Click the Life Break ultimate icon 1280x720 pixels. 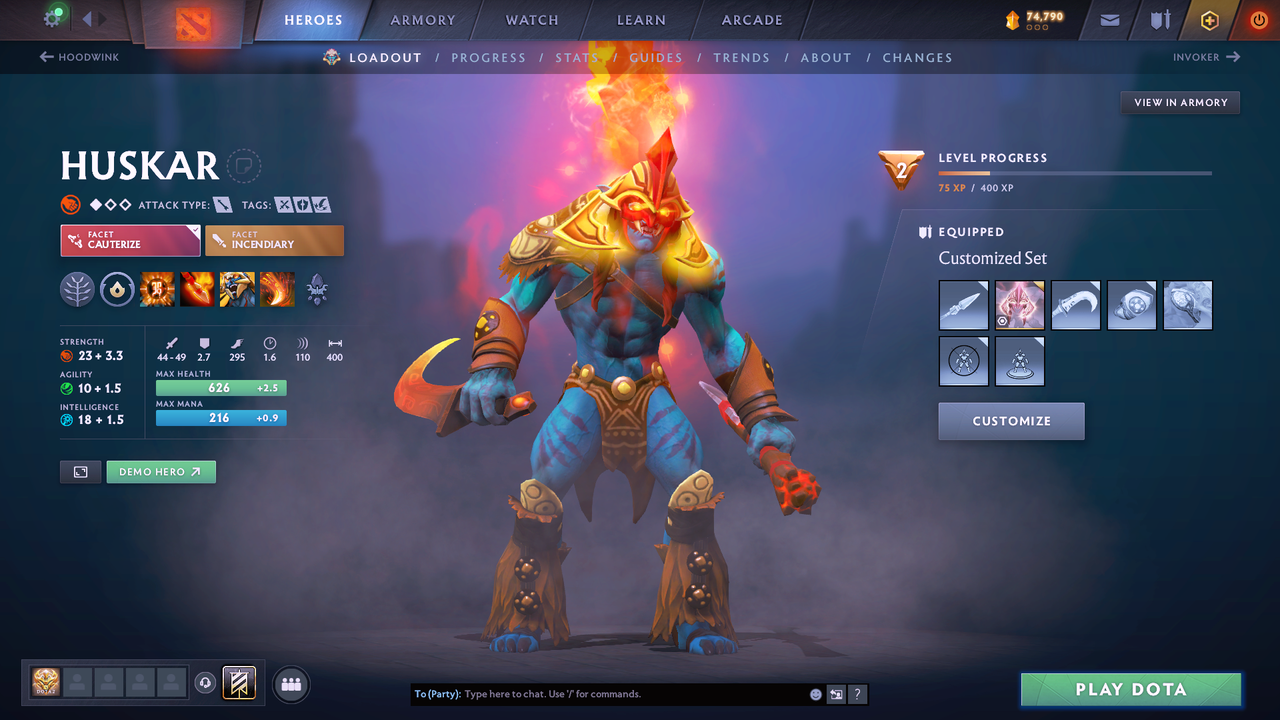[x=277, y=289]
